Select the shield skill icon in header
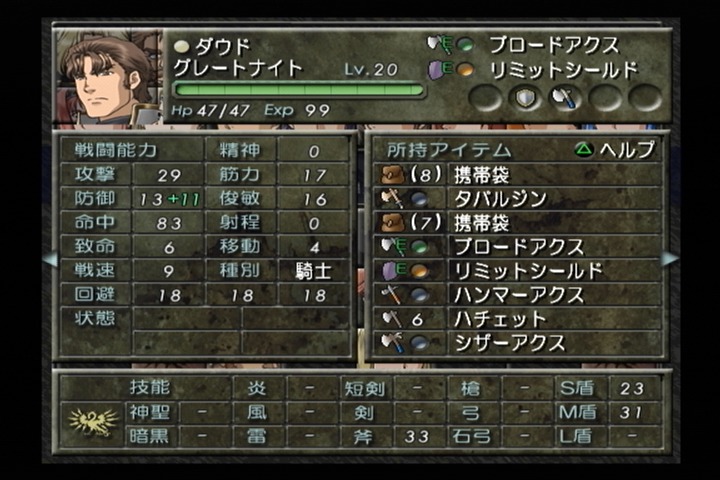720x480 pixels. tap(527, 97)
